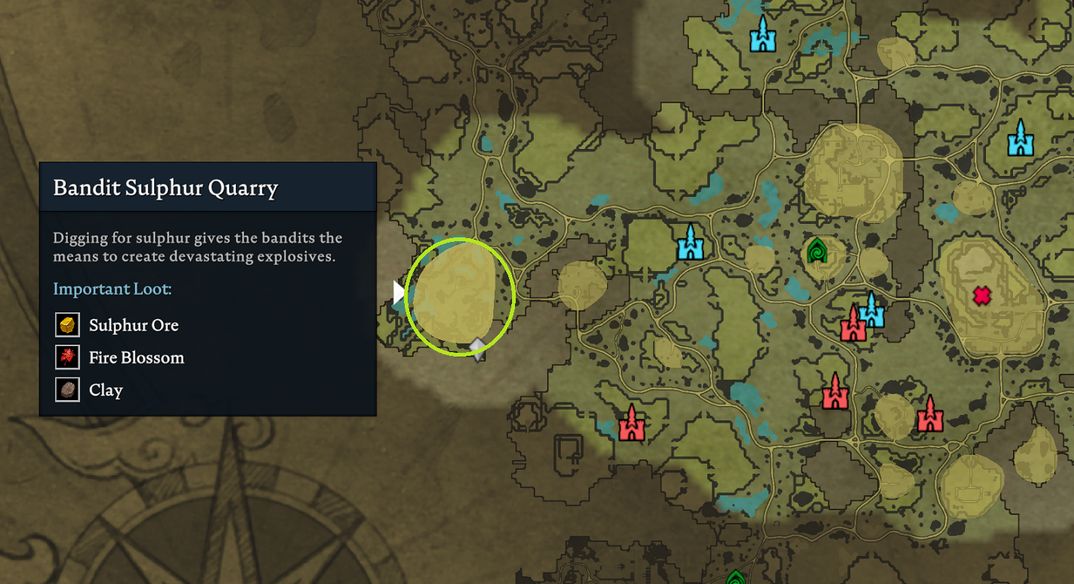This screenshot has height=584, width=1074.
Task: Click the red X map marker
Action: 982,296
